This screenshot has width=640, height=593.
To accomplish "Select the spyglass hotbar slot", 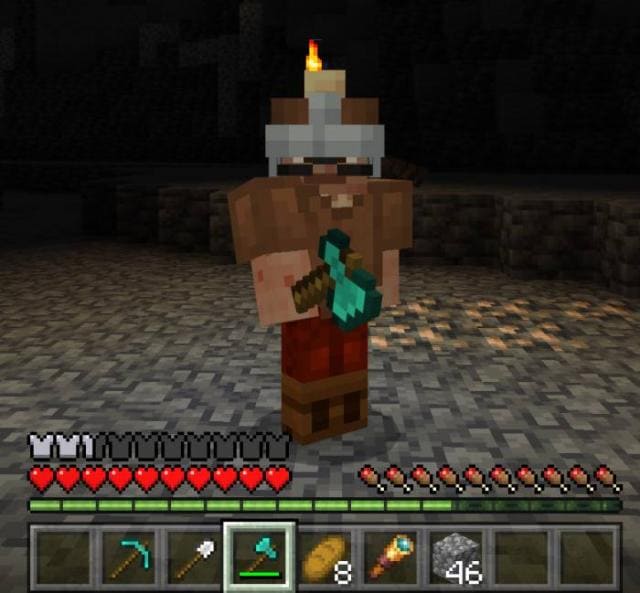I will click(x=390, y=556).
